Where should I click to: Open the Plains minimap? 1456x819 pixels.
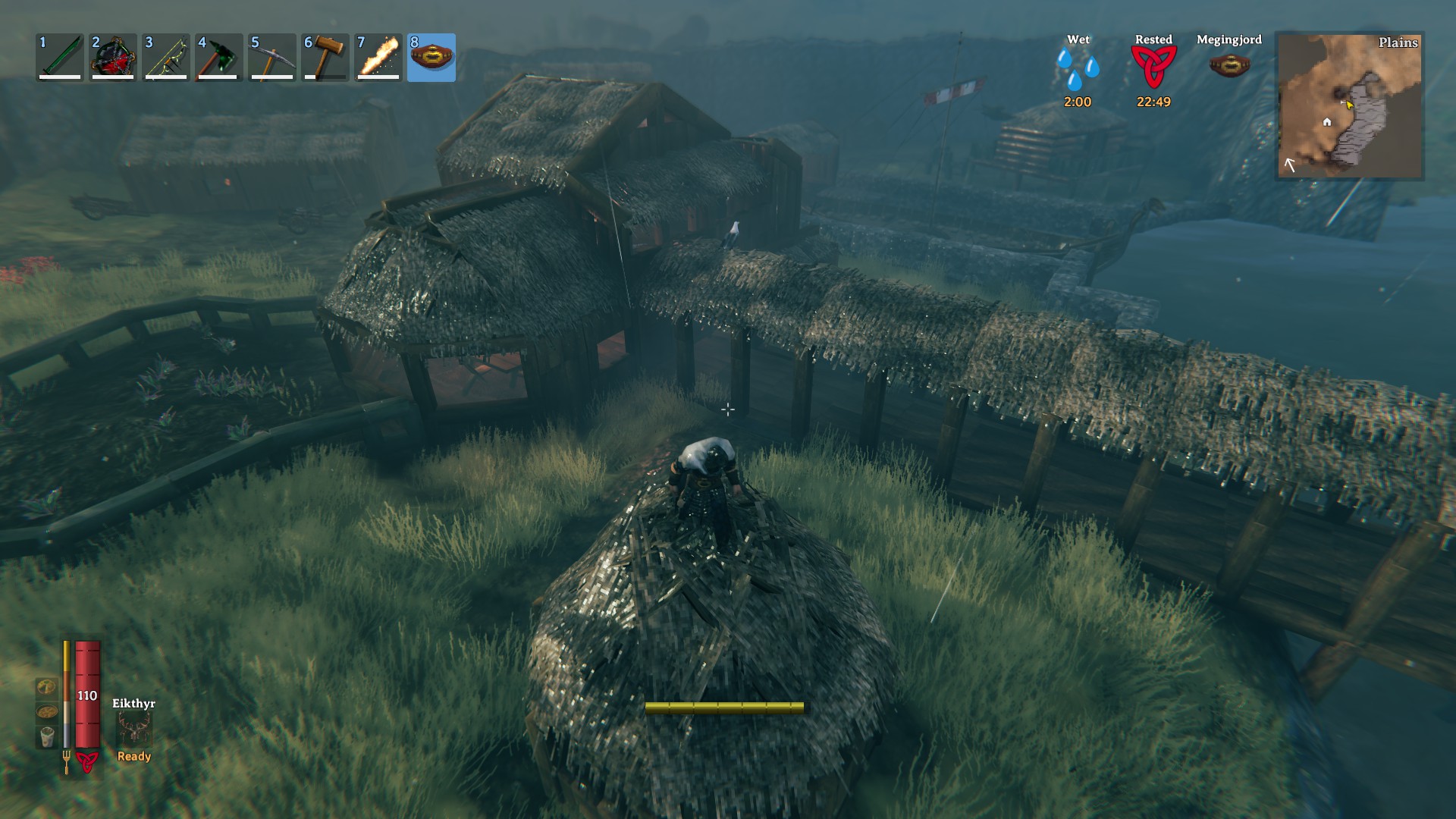[1350, 105]
